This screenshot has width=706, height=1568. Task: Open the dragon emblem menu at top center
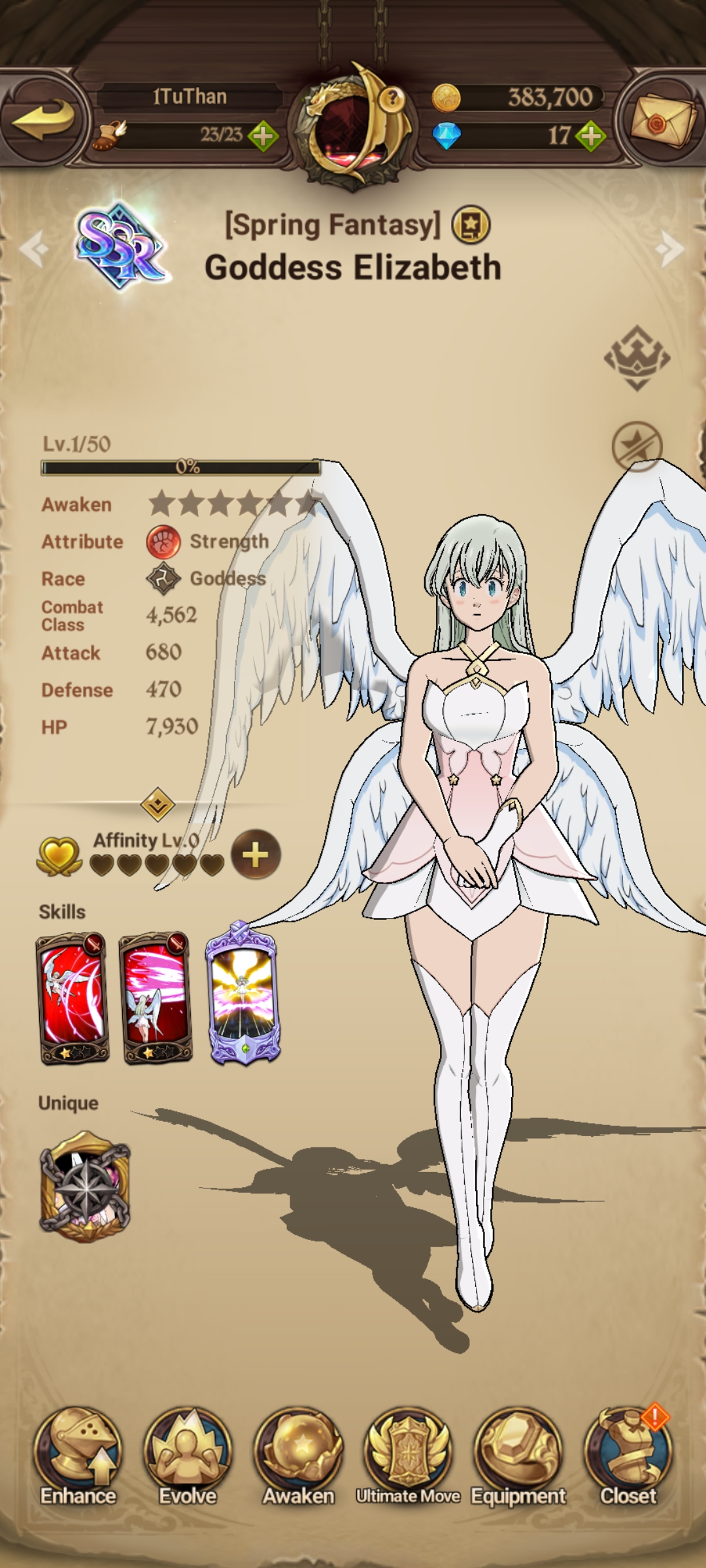tap(354, 125)
